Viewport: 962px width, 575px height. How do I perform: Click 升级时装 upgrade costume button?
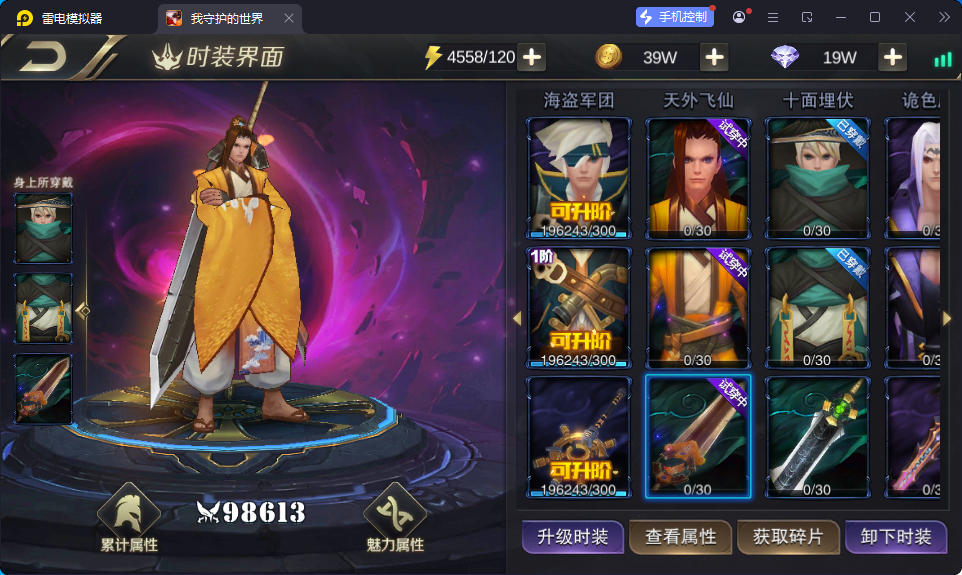tap(573, 537)
